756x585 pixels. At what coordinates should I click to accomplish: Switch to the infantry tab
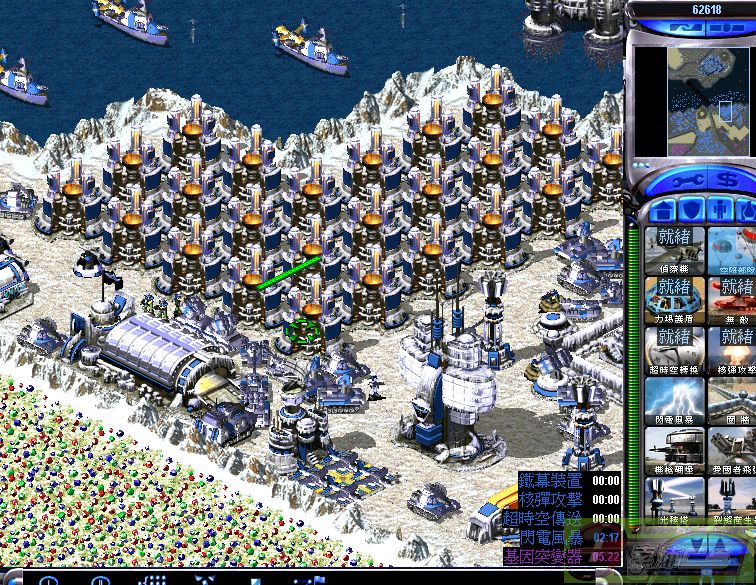click(x=718, y=211)
